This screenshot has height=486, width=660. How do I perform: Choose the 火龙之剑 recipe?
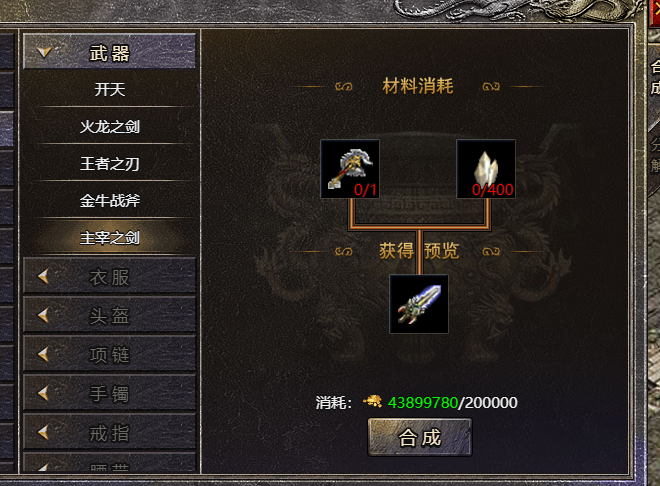tap(109, 127)
